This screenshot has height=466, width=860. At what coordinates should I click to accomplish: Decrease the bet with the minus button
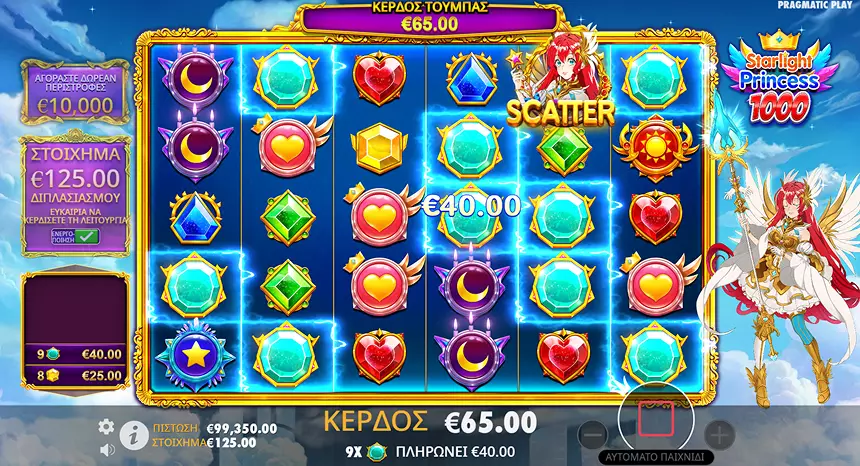tap(592, 435)
